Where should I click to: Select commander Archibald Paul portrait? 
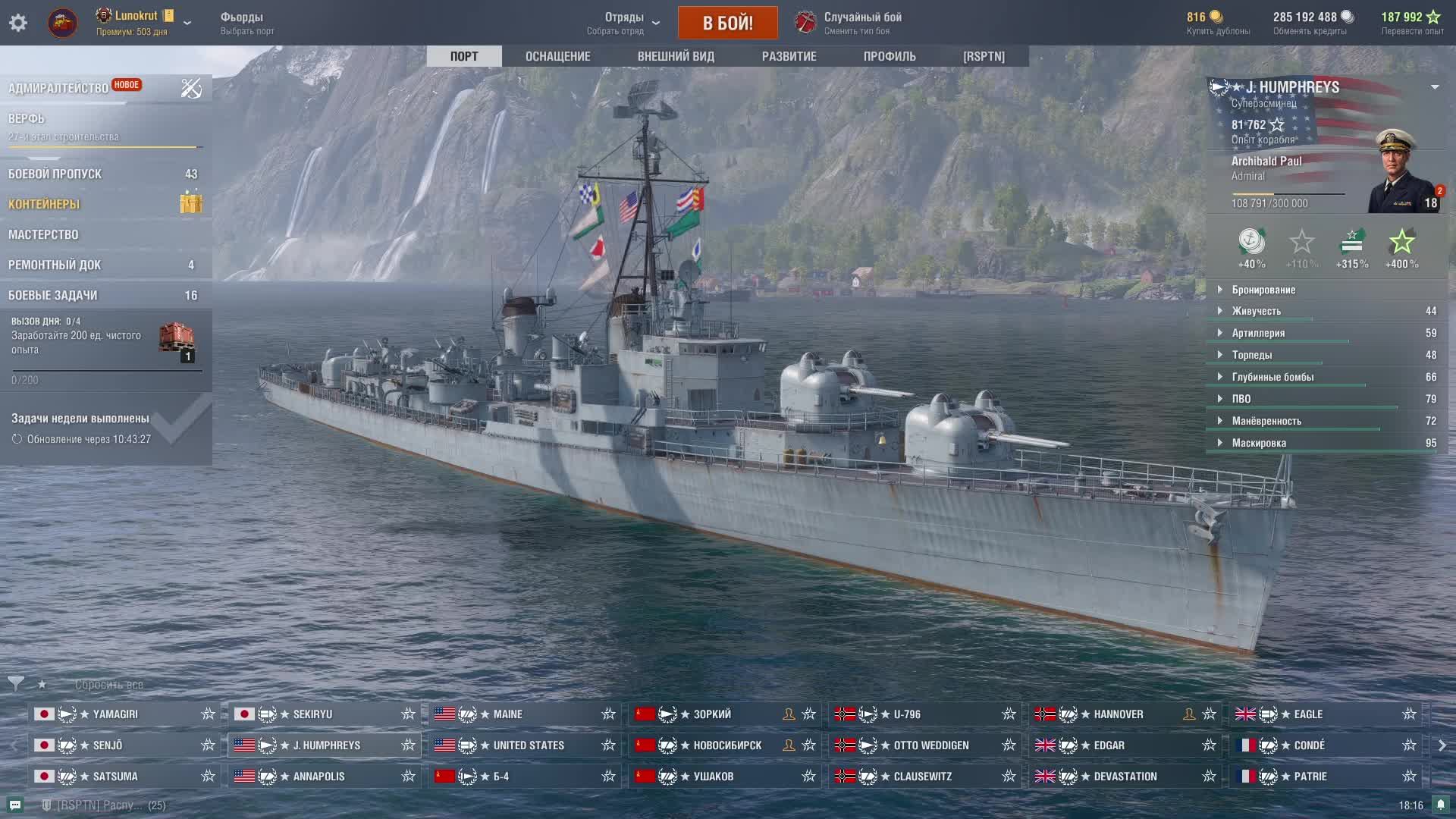click(1401, 173)
